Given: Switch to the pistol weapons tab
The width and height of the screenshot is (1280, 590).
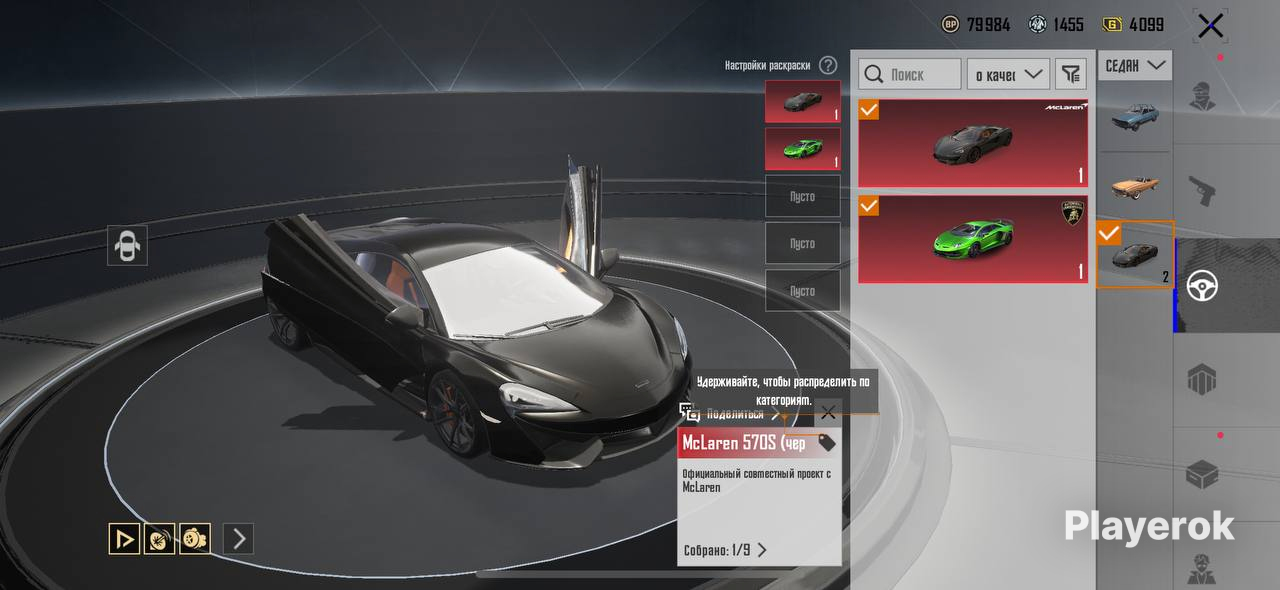Looking at the screenshot, I should click(1202, 188).
